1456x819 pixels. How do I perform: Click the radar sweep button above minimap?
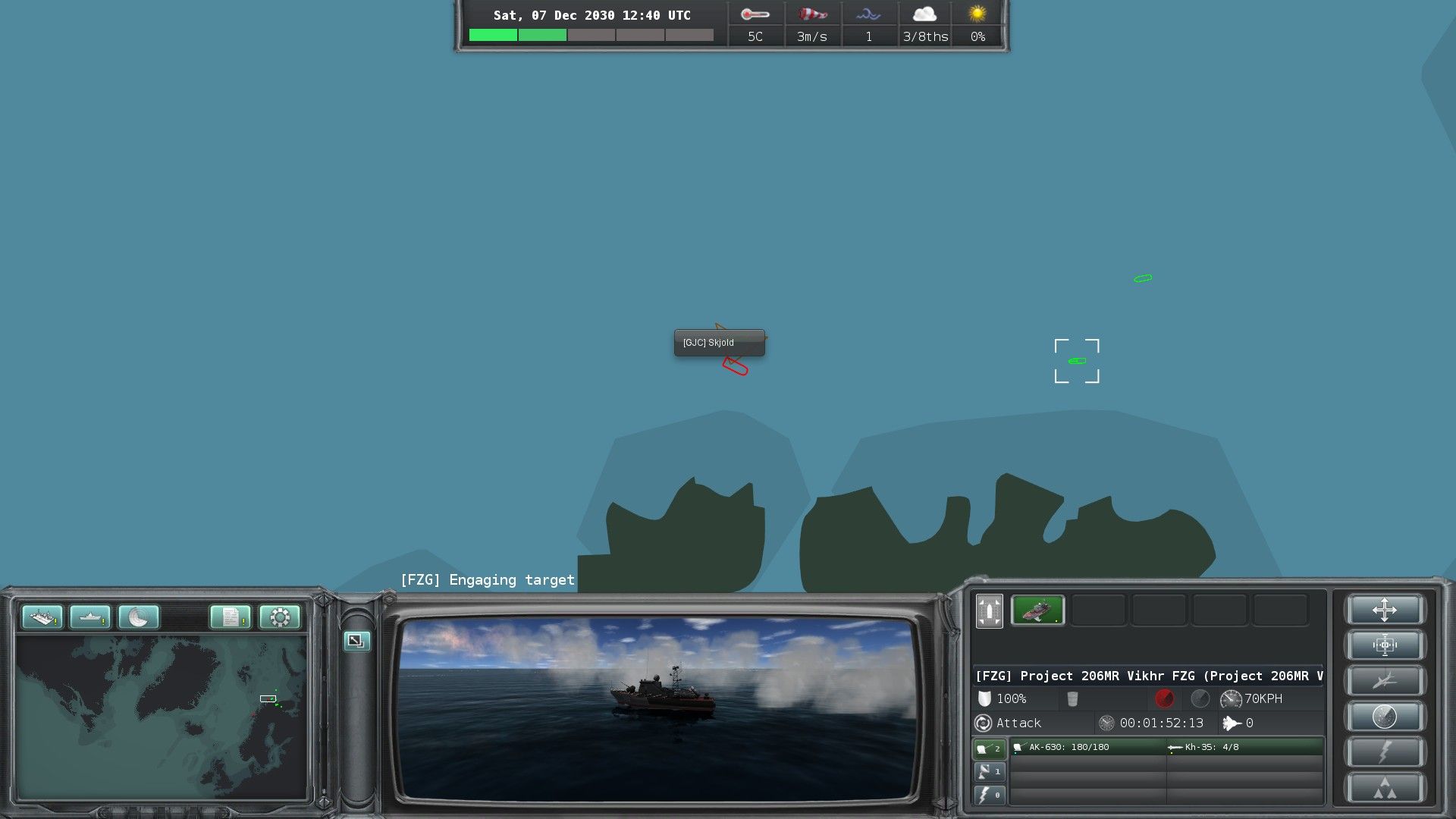click(139, 617)
